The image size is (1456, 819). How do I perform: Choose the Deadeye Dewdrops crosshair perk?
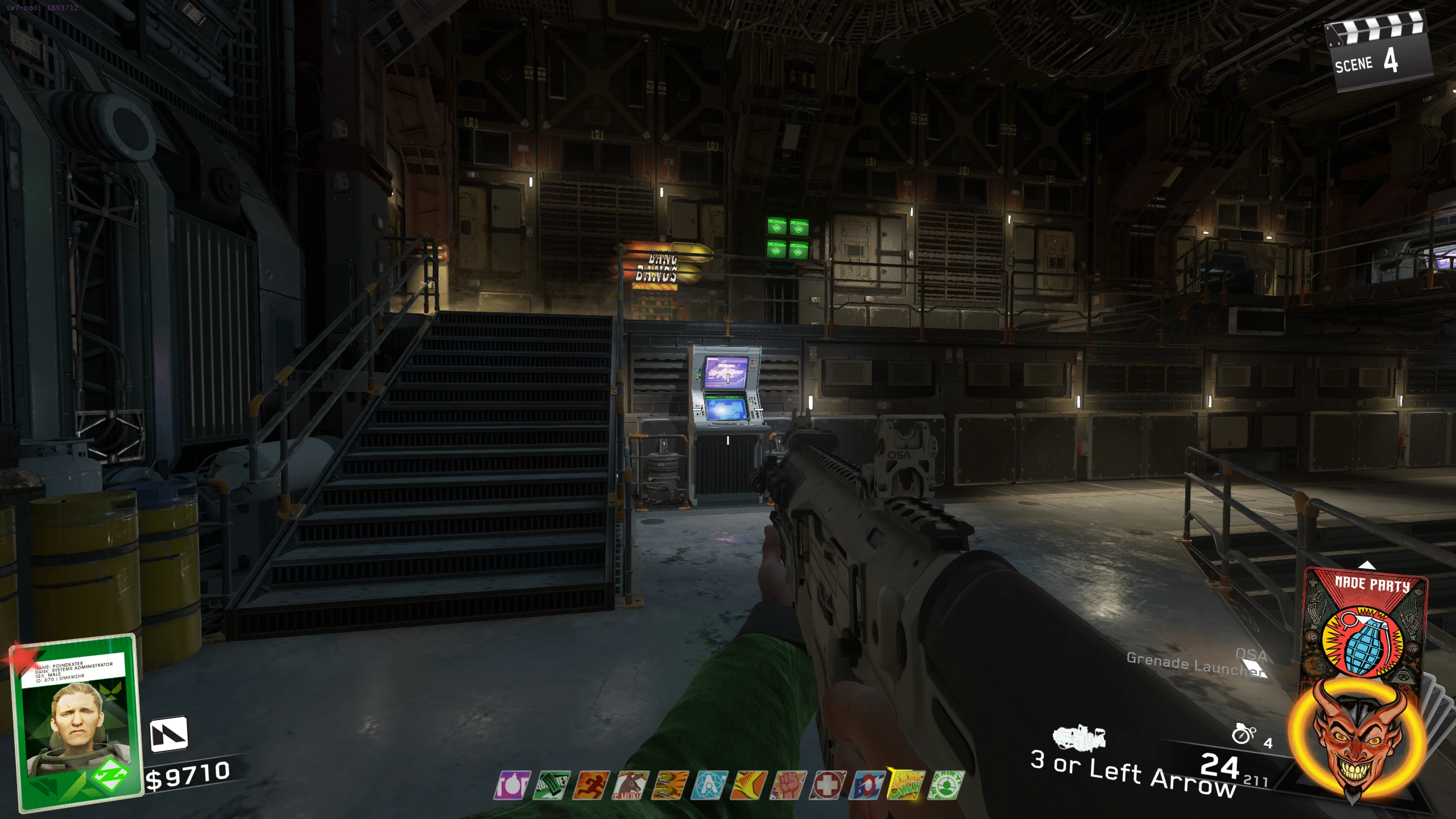click(945, 785)
